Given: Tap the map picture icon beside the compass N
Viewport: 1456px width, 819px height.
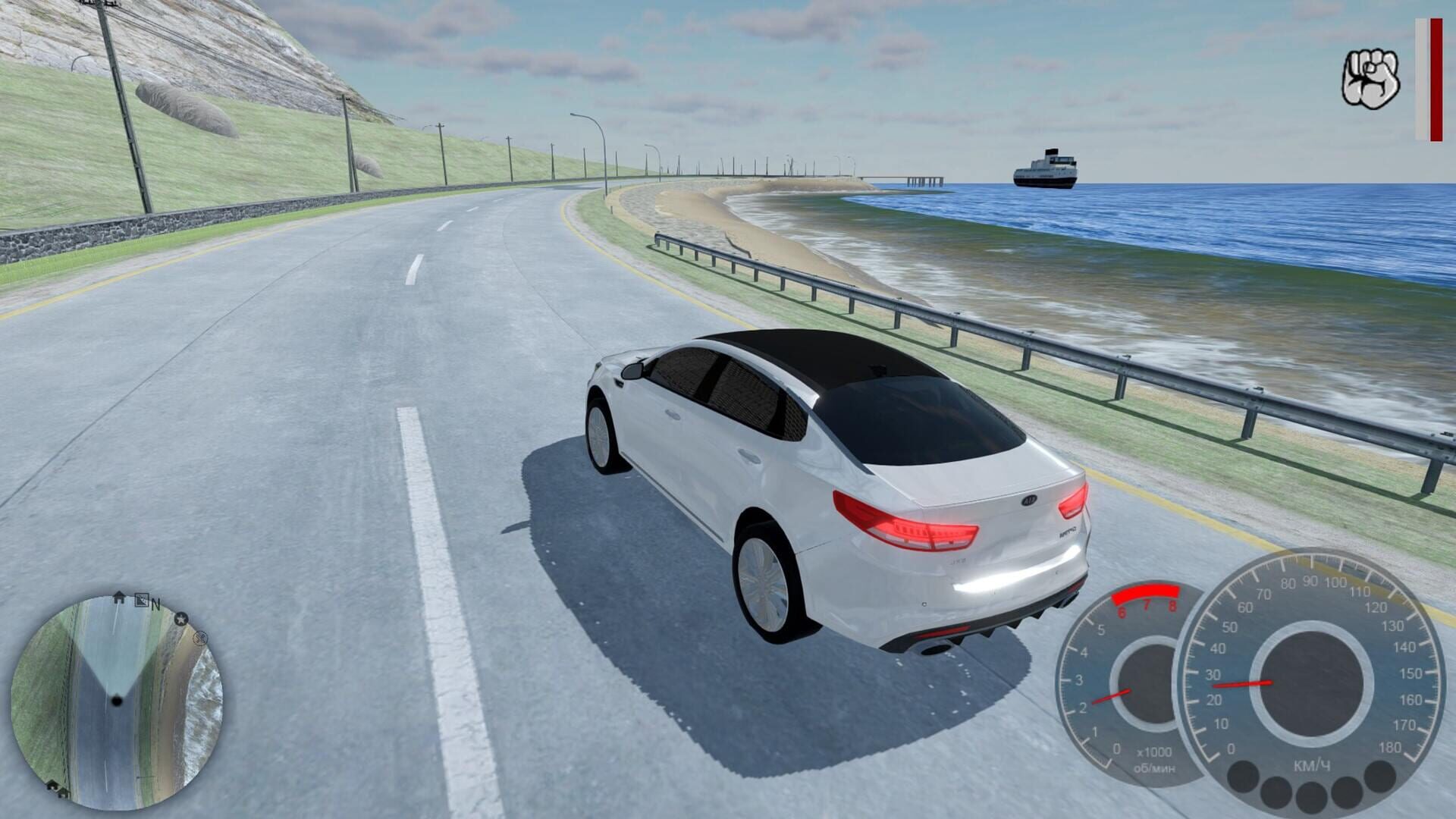Looking at the screenshot, I should (x=143, y=600).
